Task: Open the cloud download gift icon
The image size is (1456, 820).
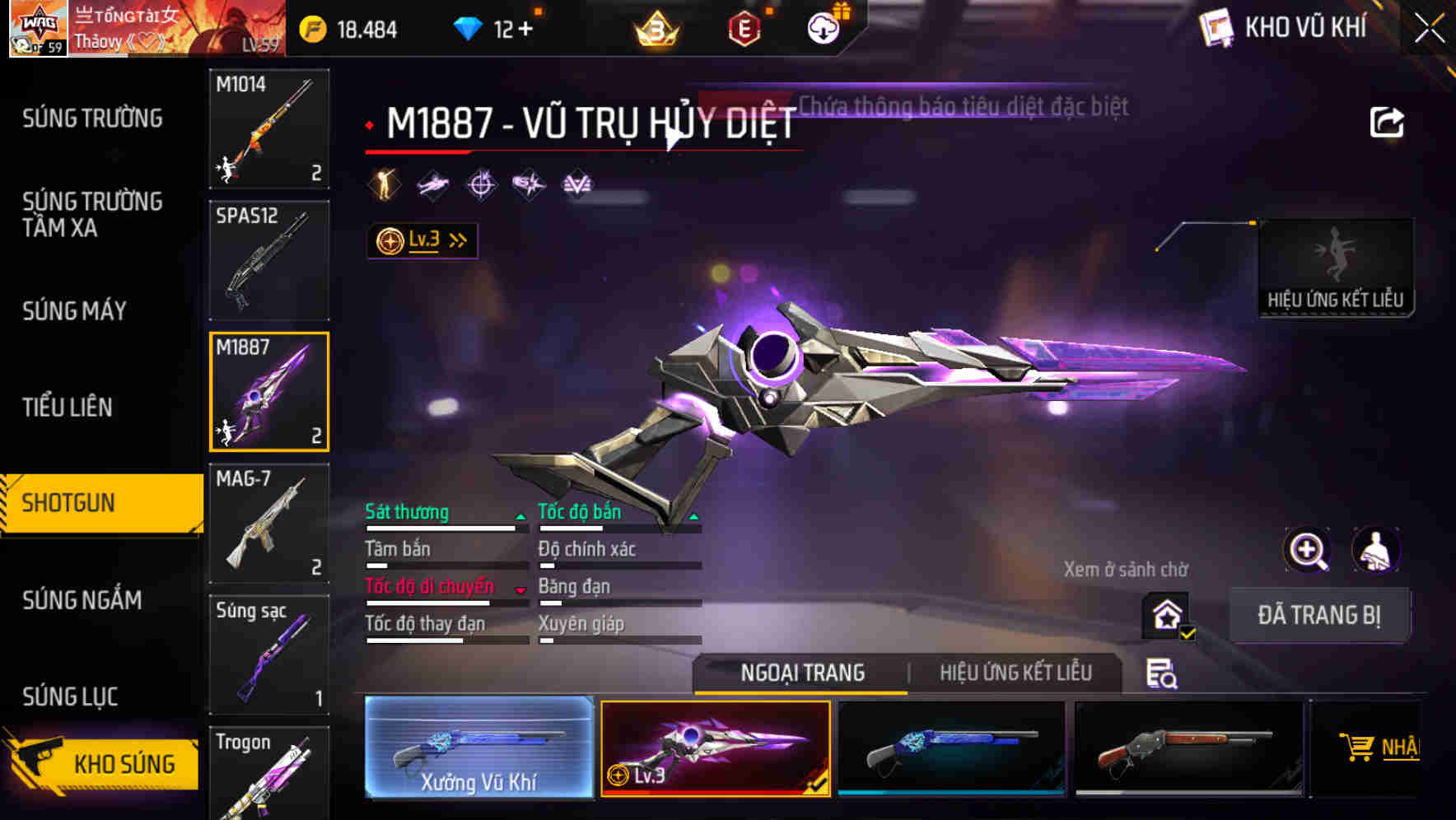Action: coord(824,26)
